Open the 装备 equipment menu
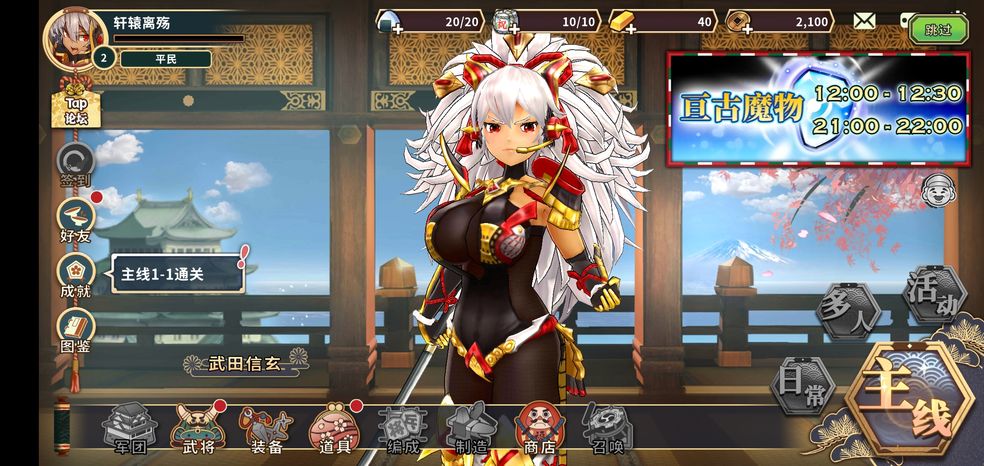Image resolution: width=984 pixels, height=466 pixels. coord(265,428)
